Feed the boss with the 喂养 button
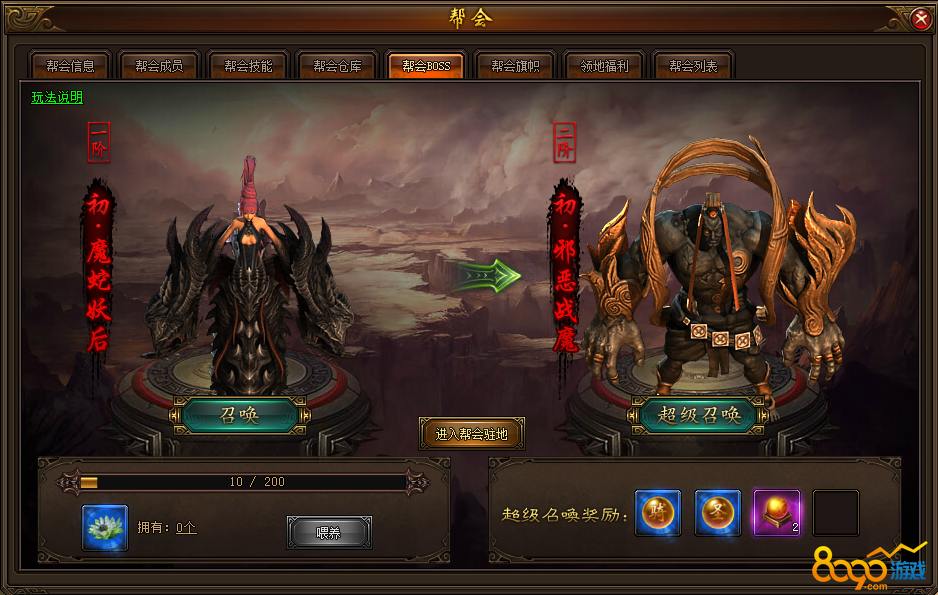 [x=329, y=533]
